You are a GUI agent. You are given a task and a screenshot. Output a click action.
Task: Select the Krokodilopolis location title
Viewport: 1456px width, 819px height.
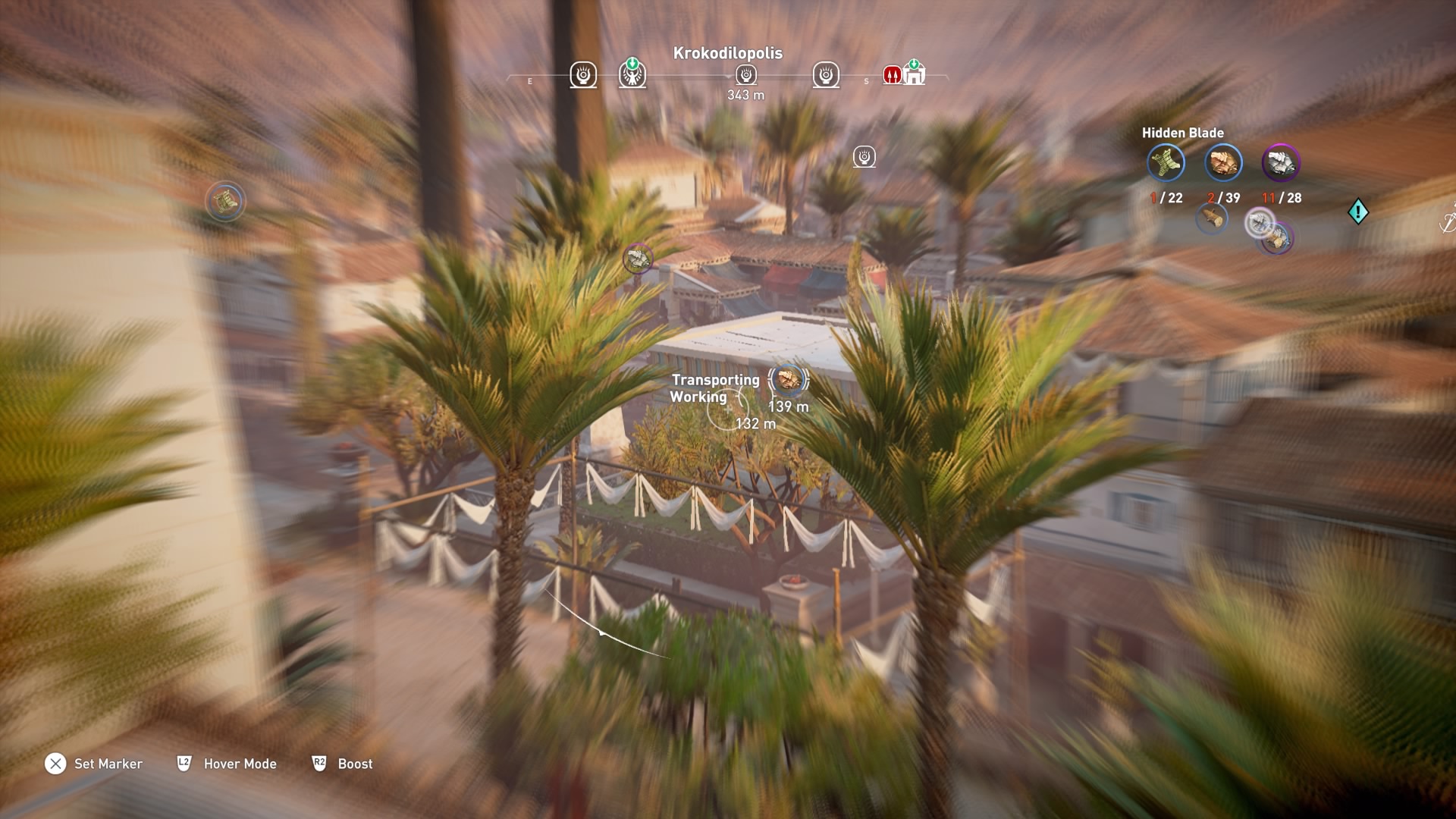[727, 54]
